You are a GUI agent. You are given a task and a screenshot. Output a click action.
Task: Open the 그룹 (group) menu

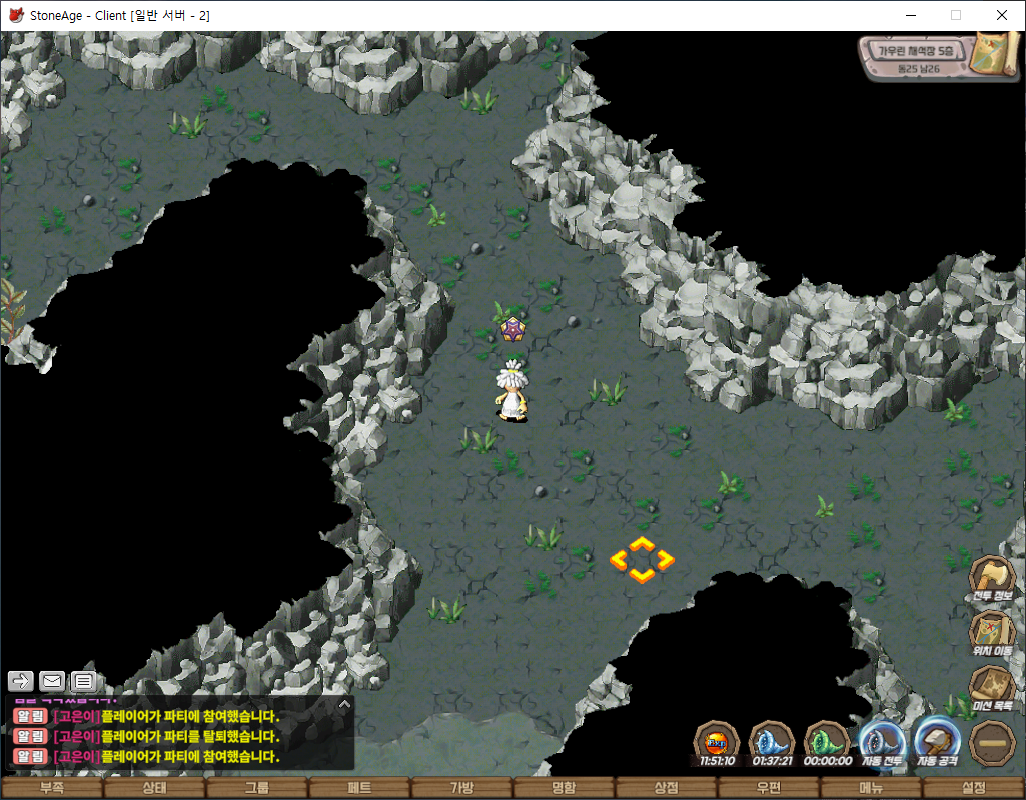257,788
